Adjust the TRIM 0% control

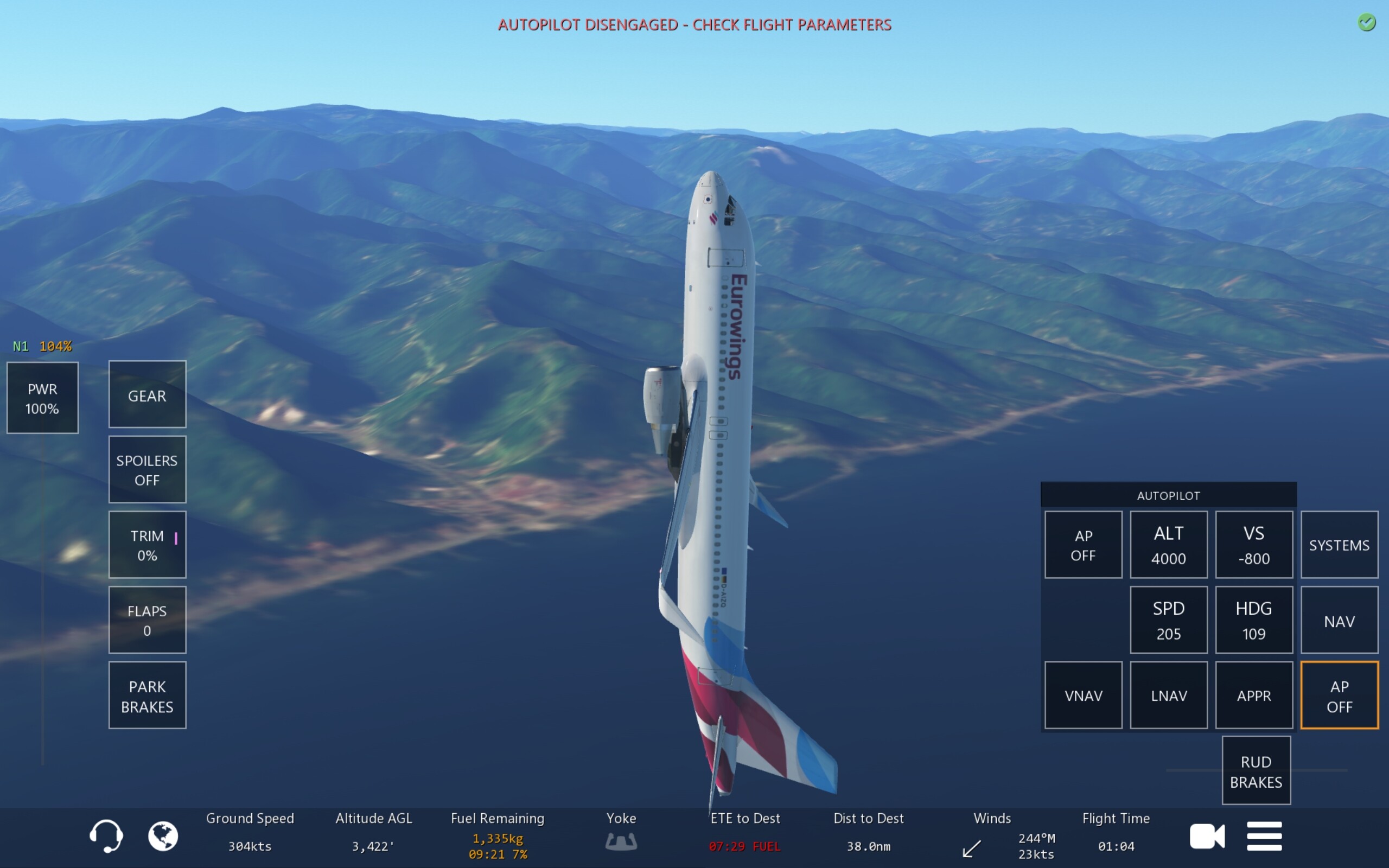pyautogui.click(x=147, y=545)
